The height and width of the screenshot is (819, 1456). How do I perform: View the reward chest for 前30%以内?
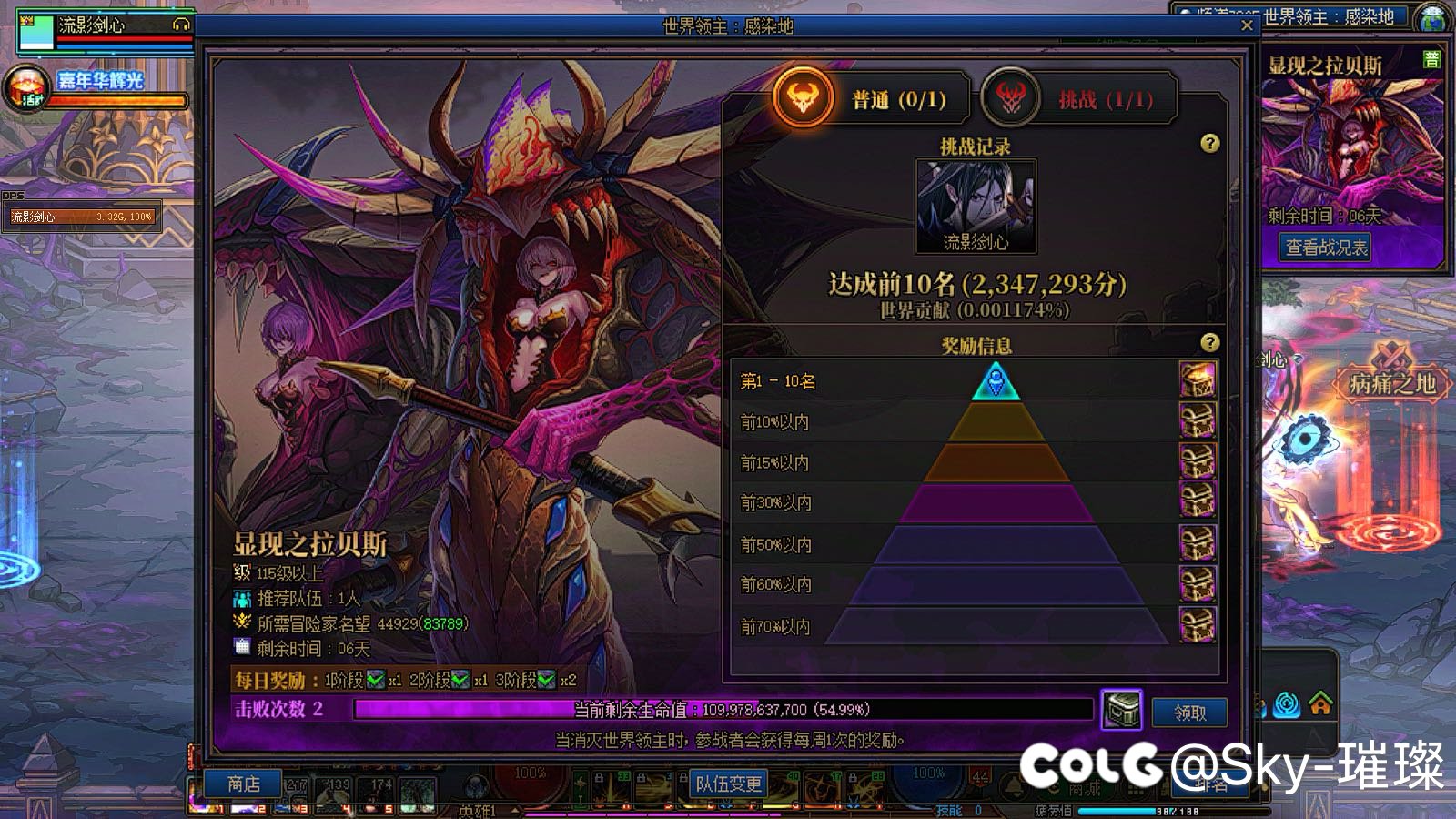click(1198, 501)
